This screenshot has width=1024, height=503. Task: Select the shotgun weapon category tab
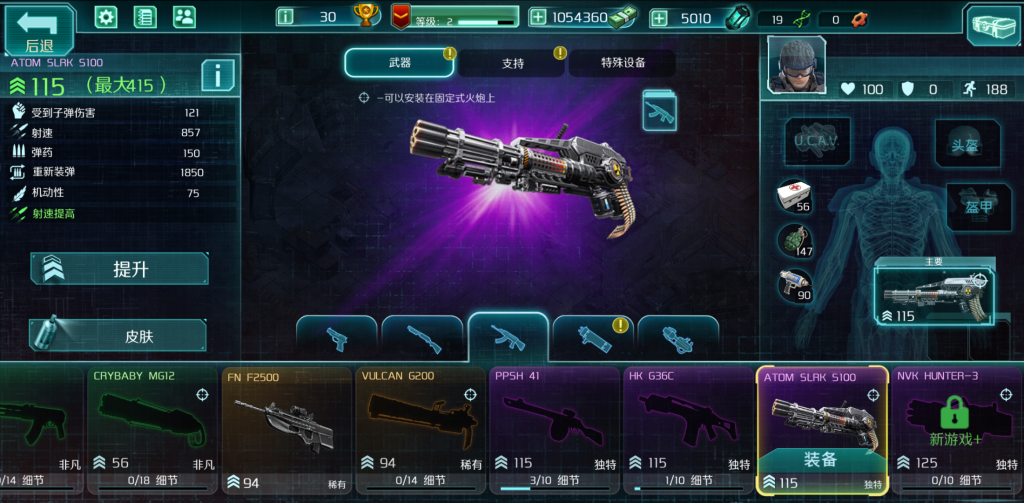[422, 338]
